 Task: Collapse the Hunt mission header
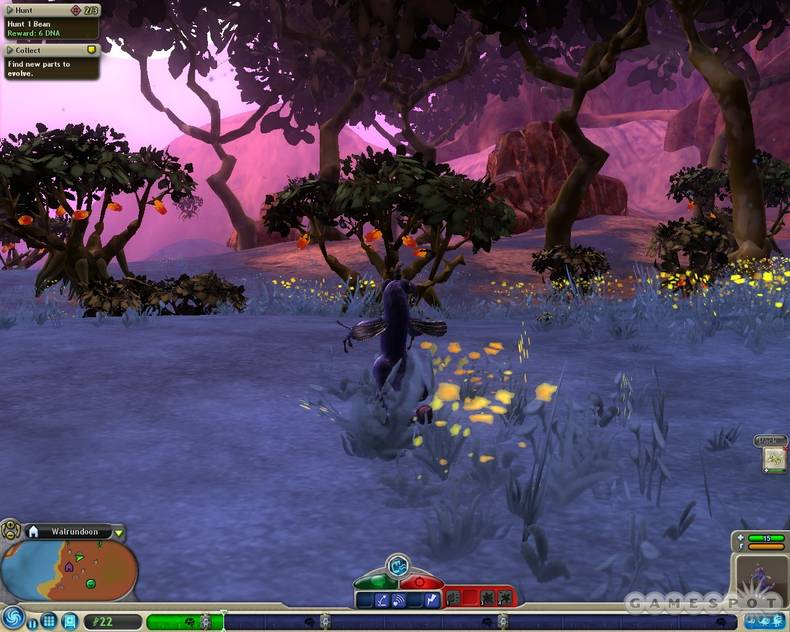click(10, 9)
